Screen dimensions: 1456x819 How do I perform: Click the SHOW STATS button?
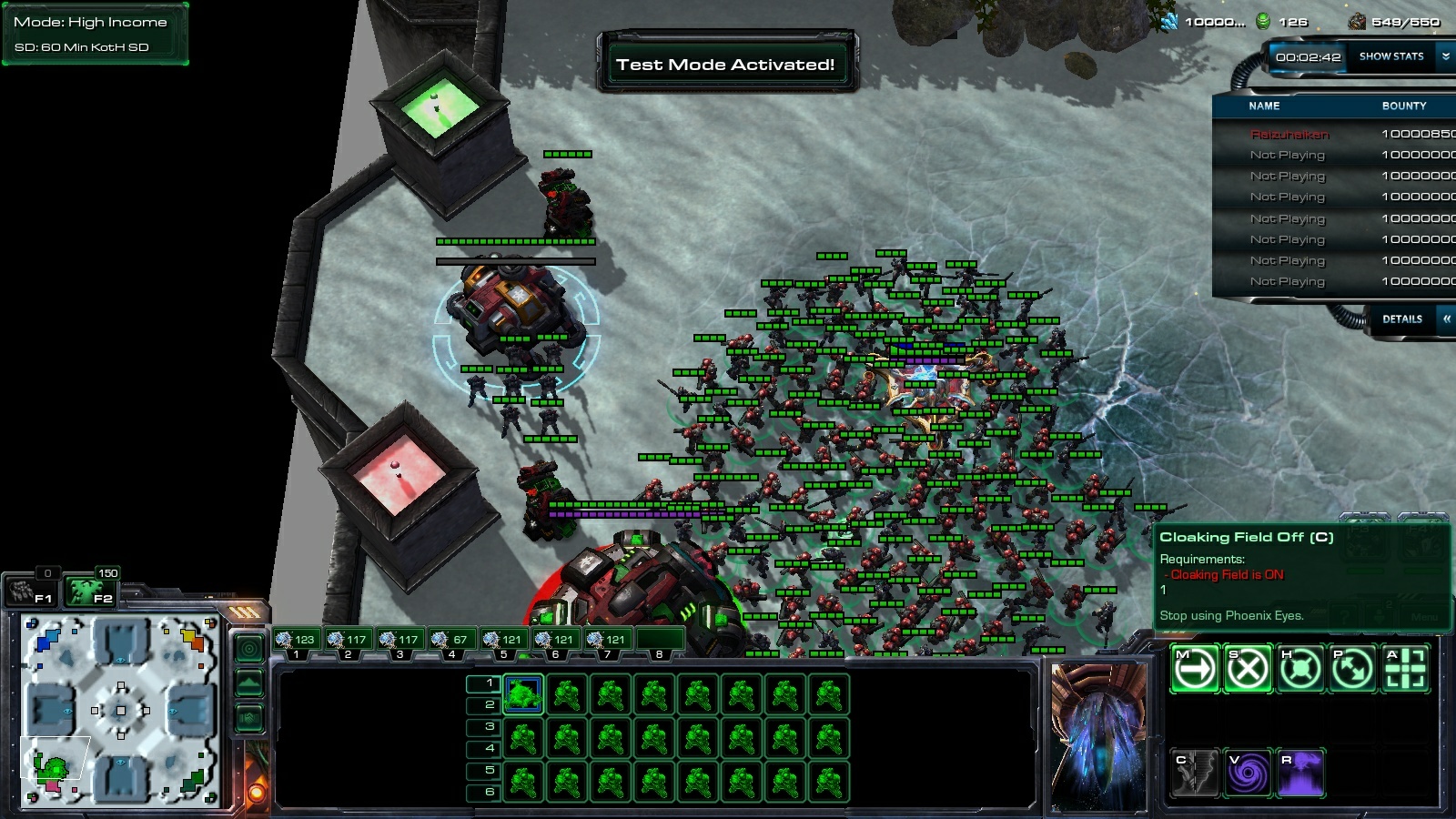tap(1392, 56)
